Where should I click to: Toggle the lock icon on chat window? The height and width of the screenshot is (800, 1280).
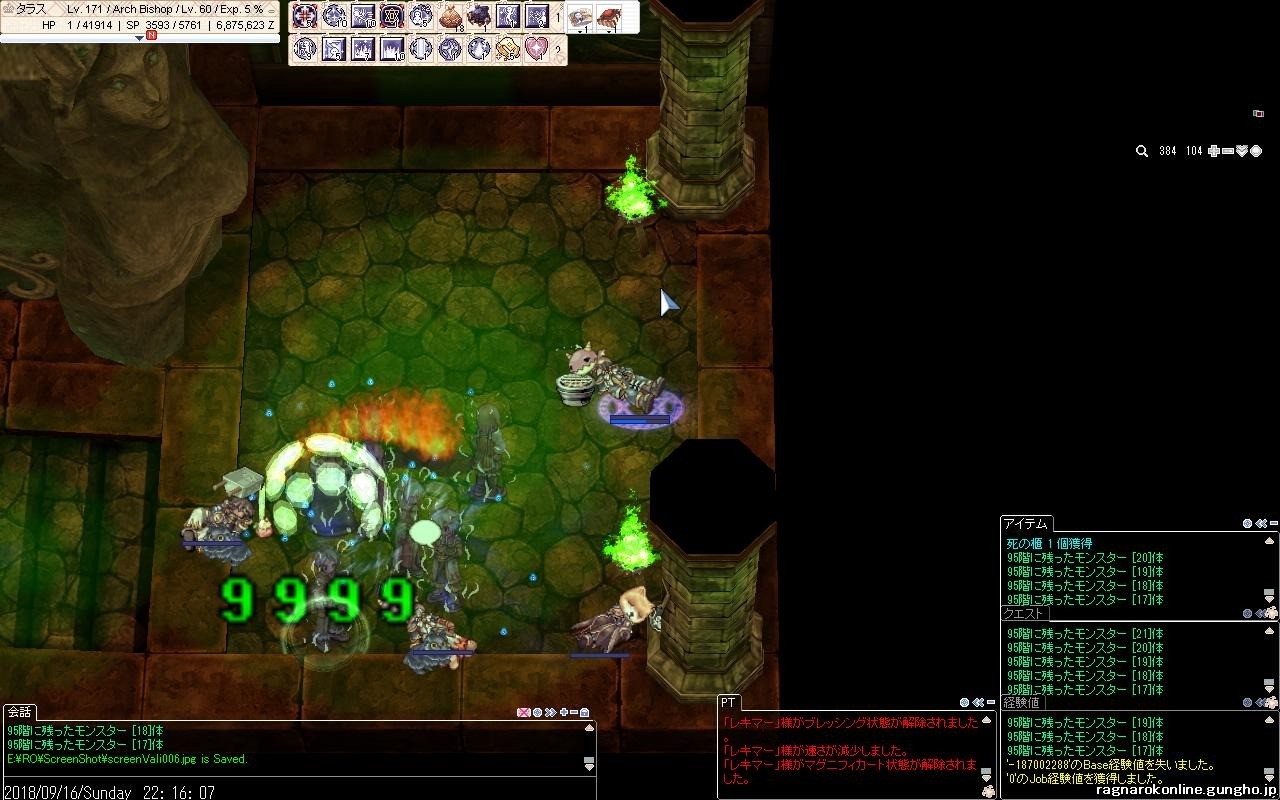coord(584,712)
